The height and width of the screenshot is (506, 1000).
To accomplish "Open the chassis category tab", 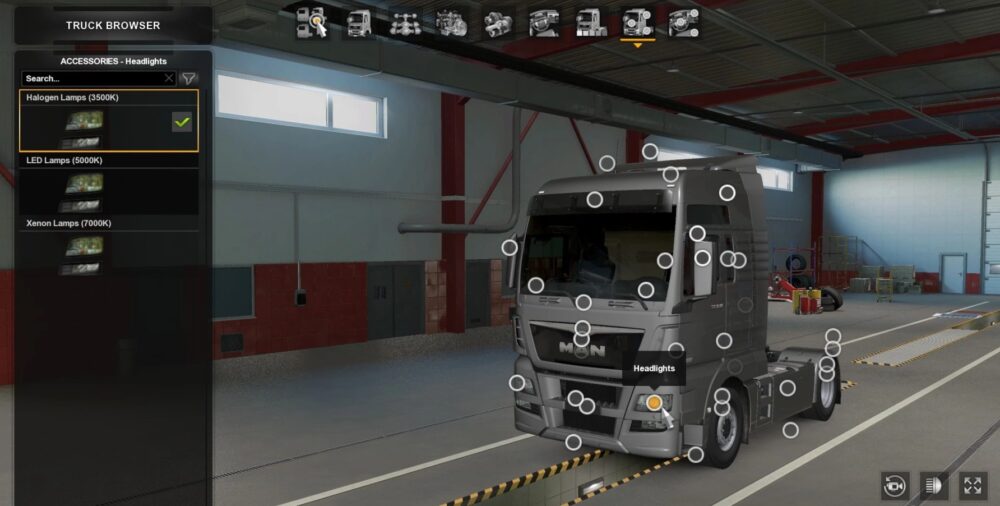I will click(x=404, y=22).
